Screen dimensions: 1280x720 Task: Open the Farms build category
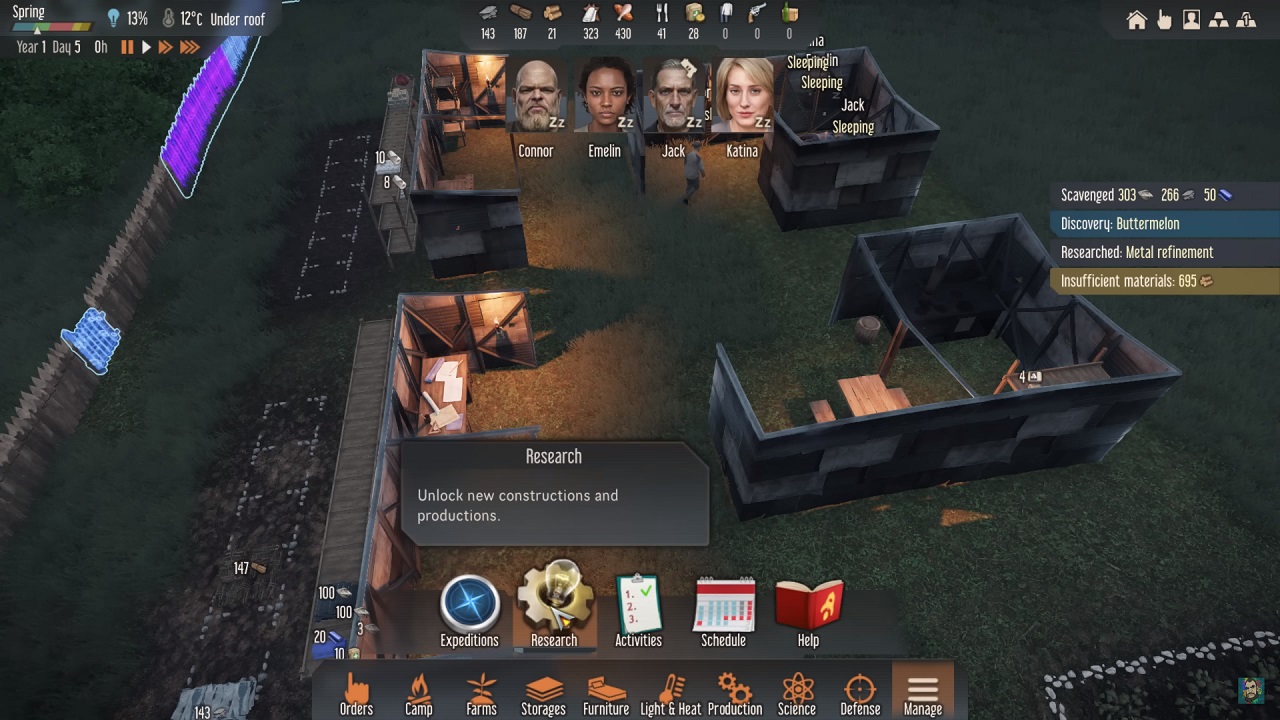tap(481, 693)
